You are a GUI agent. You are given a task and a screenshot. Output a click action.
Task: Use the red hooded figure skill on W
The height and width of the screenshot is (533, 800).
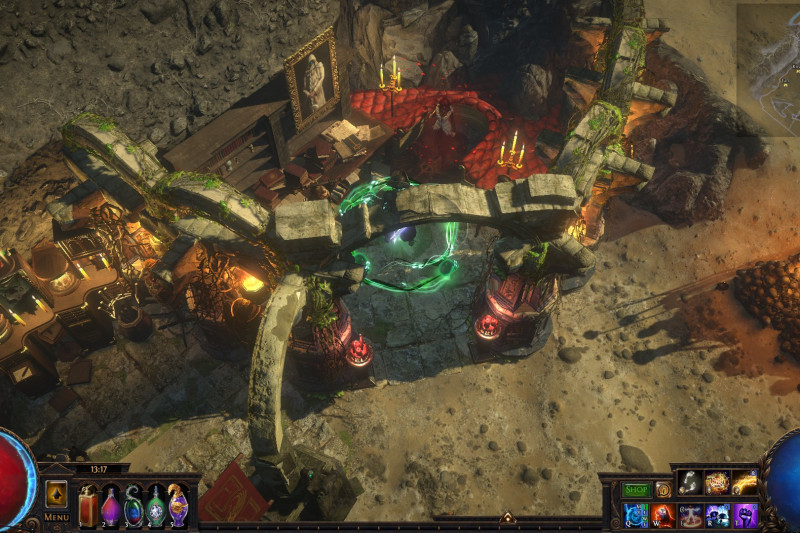[663, 515]
